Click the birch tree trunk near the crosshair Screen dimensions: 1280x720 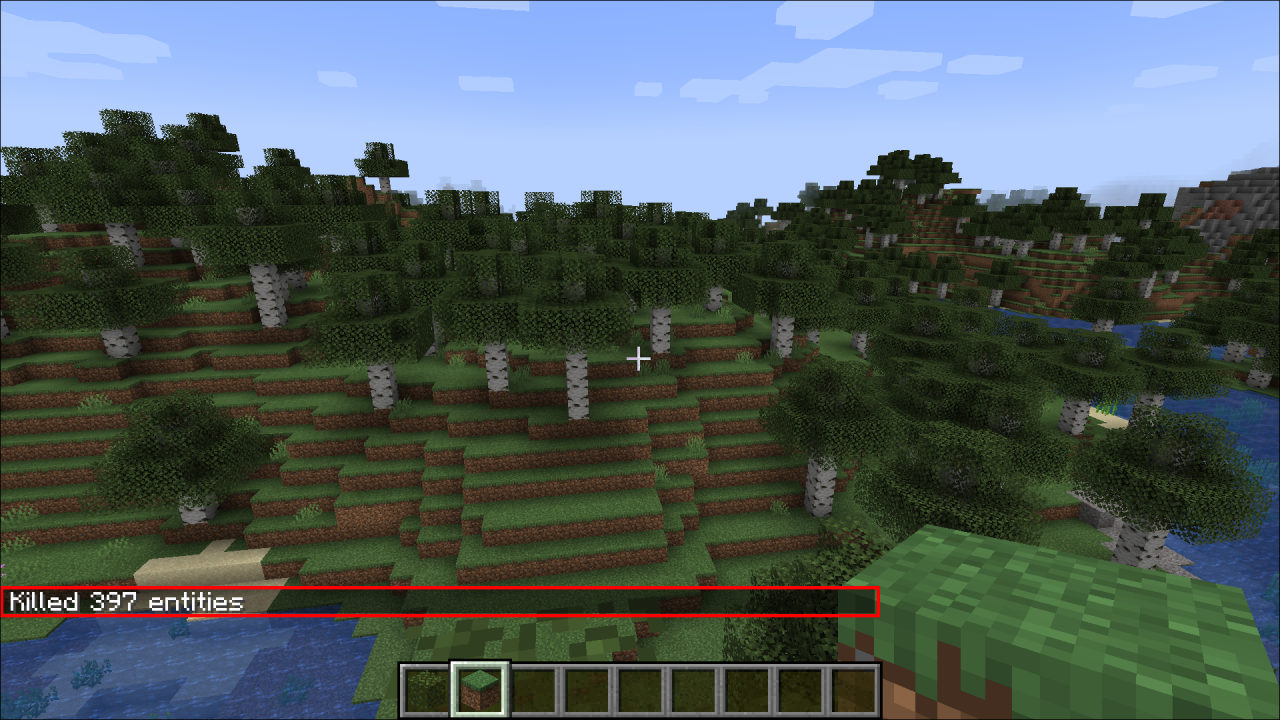click(x=660, y=330)
